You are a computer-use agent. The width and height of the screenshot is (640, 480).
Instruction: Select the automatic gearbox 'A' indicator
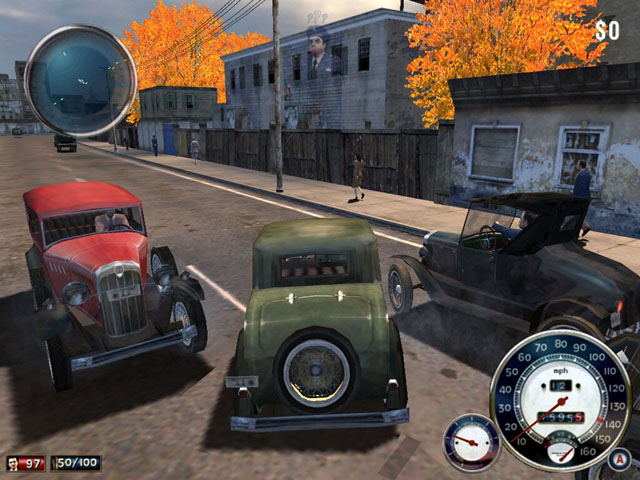coord(619,461)
